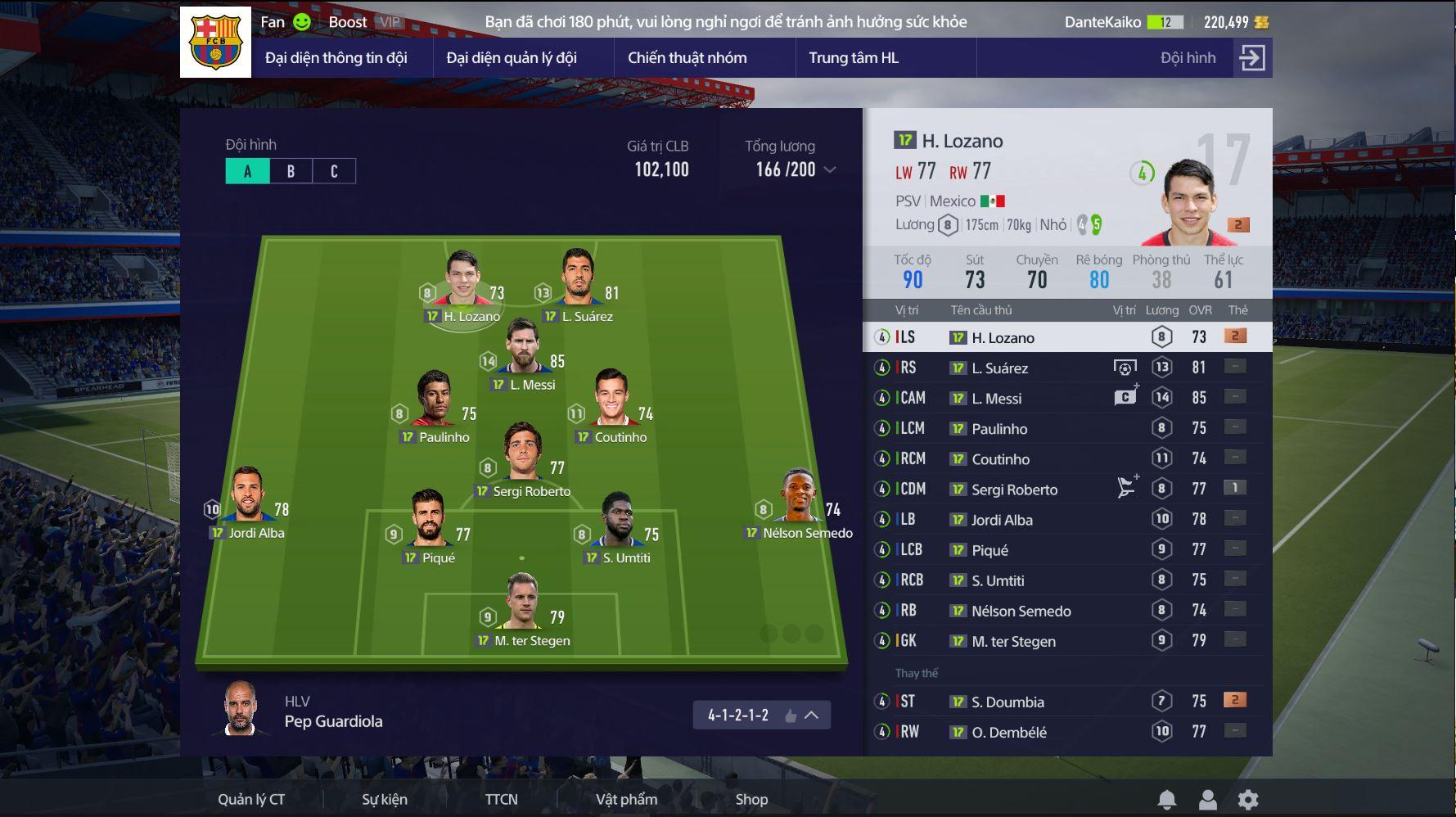Screen dimensions: 1456x817
Task: Collapse the 4-1-2-1-2 formation panel chevron
Action: [x=809, y=715]
